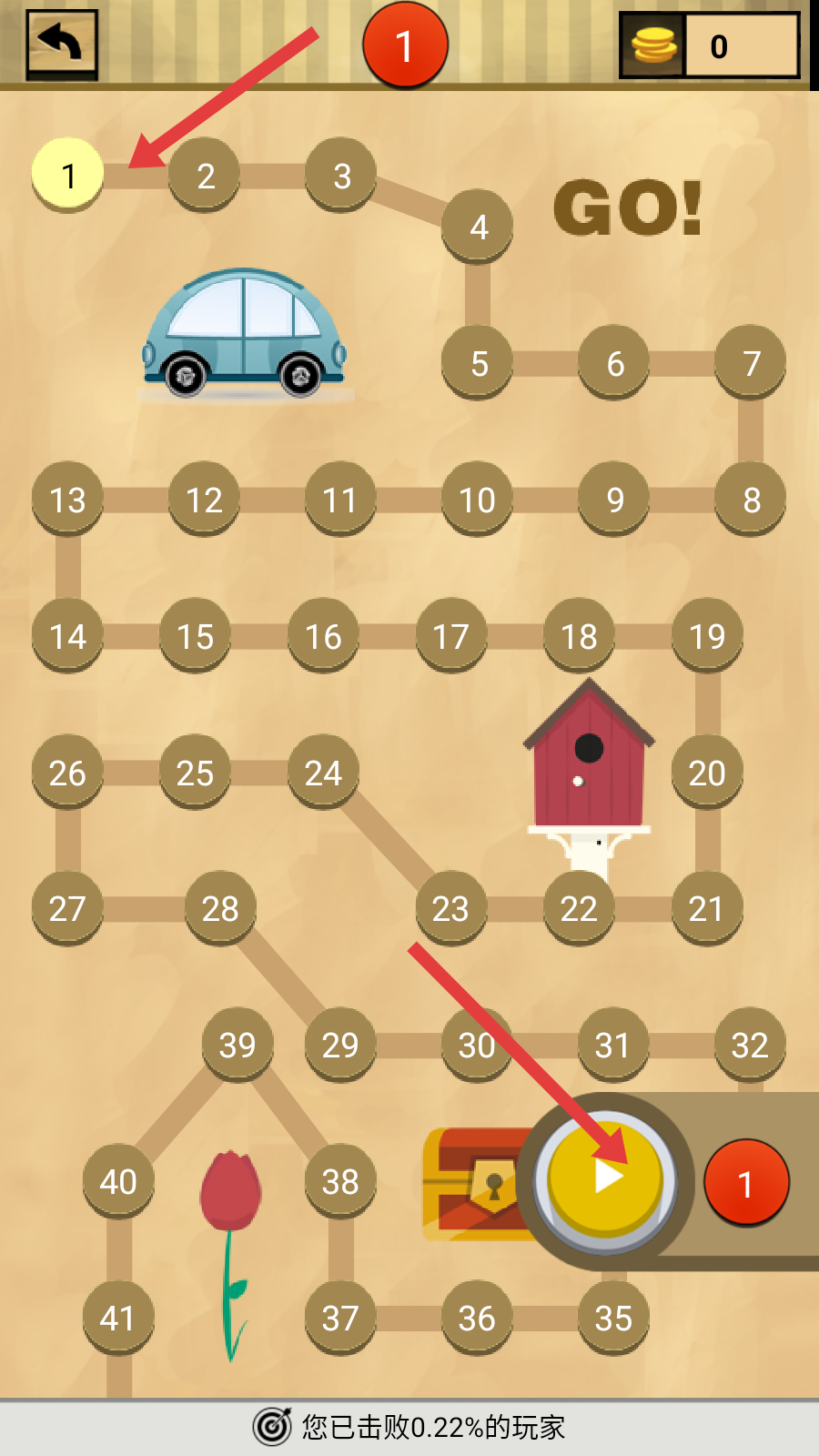
Task: Pick level 5 on the map
Action: [479, 362]
